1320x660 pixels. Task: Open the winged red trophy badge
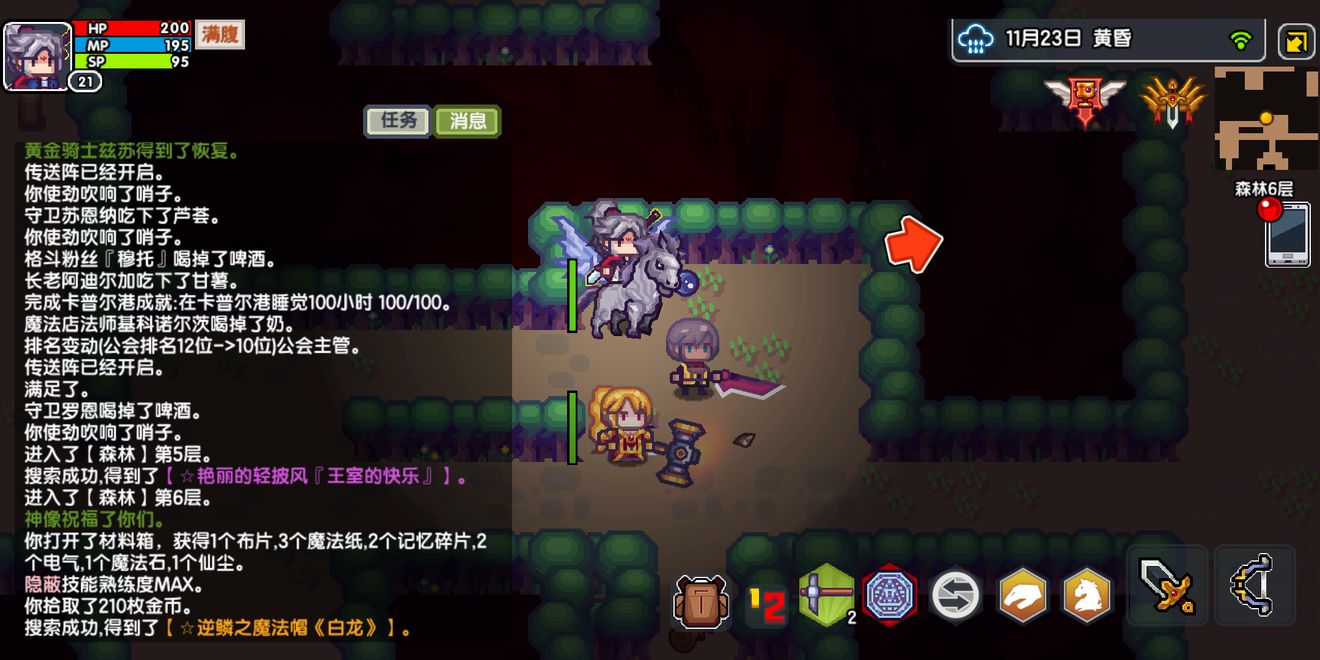[x=1085, y=99]
